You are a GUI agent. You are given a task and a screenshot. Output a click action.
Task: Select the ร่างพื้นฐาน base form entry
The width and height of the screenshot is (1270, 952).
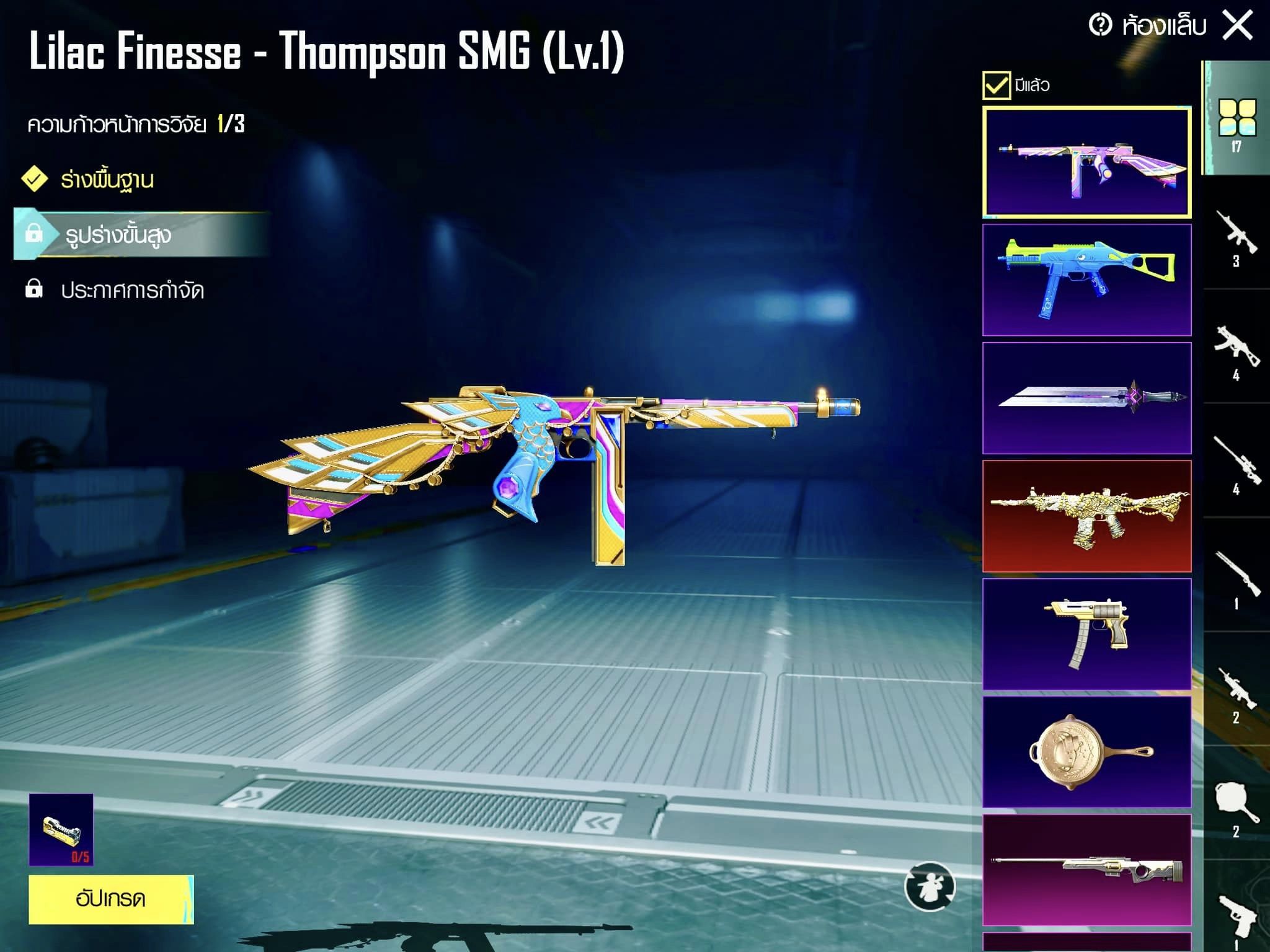(x=107, y=180)
